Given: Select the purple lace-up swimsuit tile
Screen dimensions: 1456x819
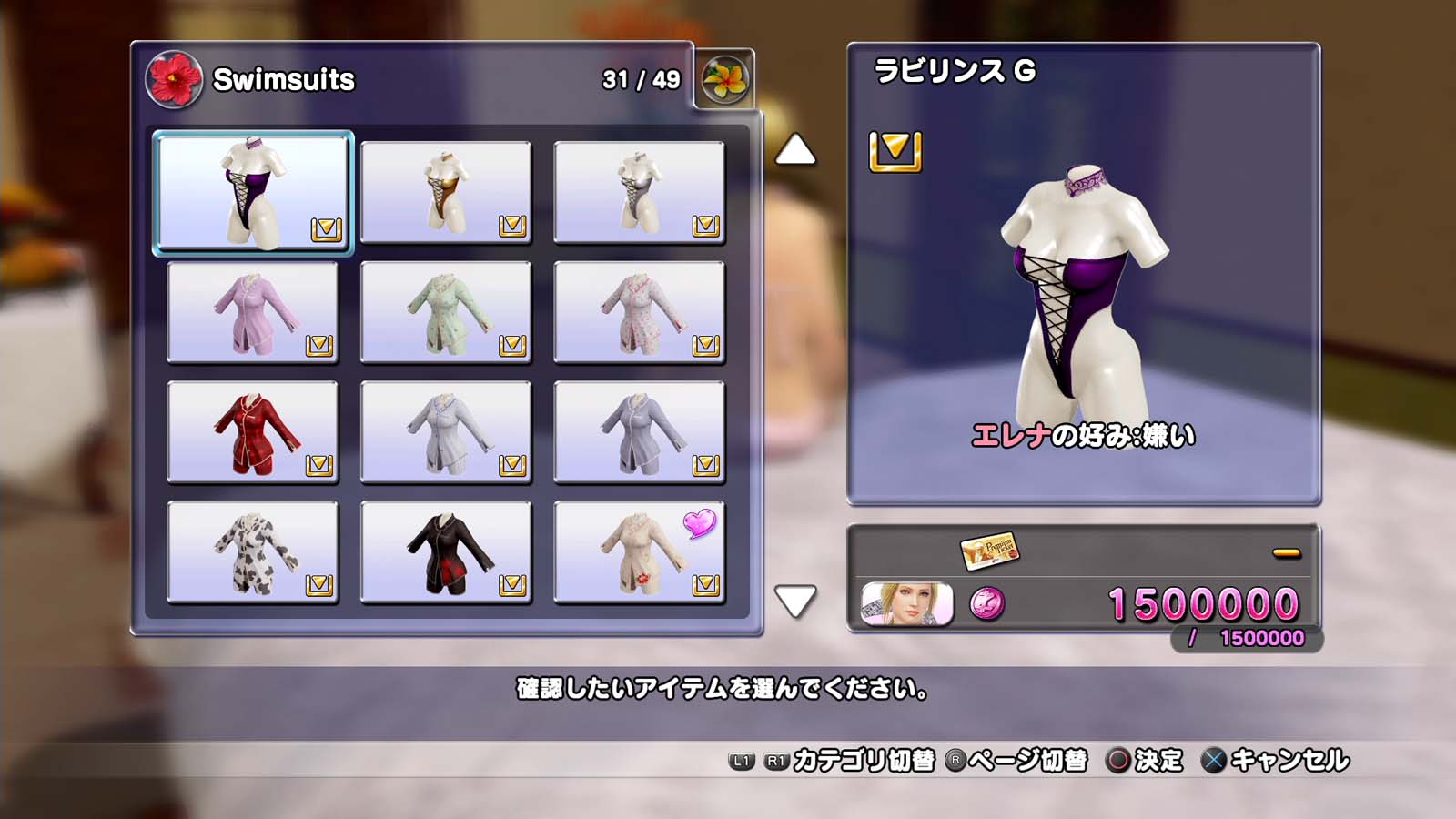Looking at the screenshot, I should 253,192.
